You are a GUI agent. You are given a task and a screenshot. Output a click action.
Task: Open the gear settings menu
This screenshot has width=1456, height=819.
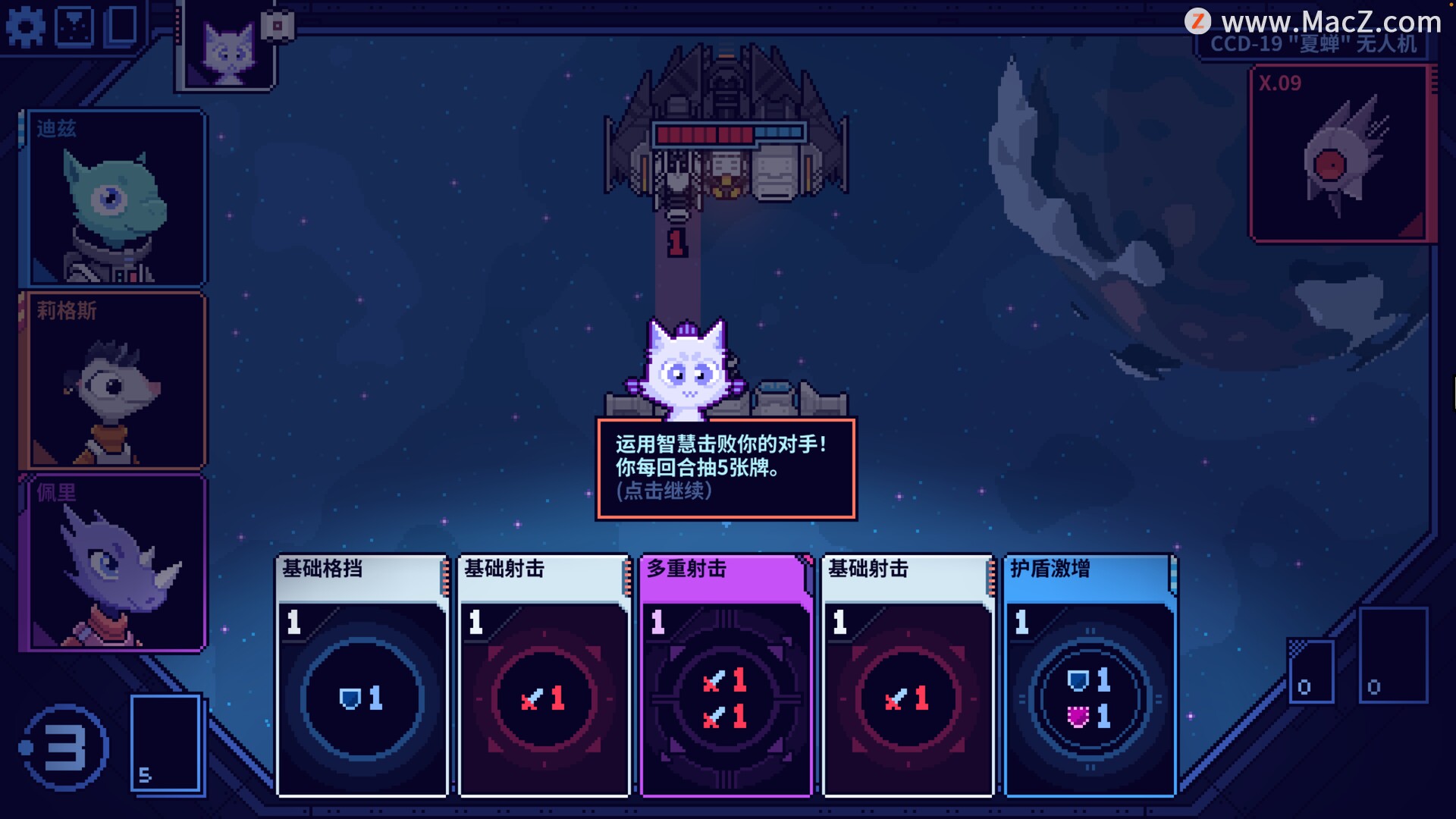click(x=26, y=27)
